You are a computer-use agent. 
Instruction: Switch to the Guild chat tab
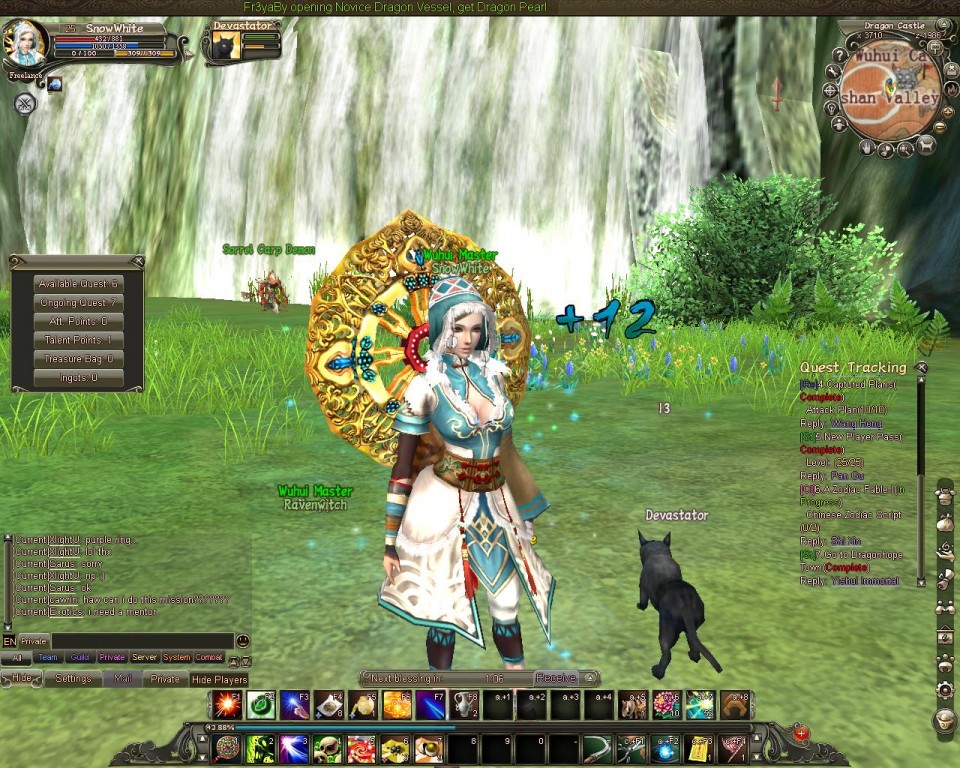(x=80, y=658)
